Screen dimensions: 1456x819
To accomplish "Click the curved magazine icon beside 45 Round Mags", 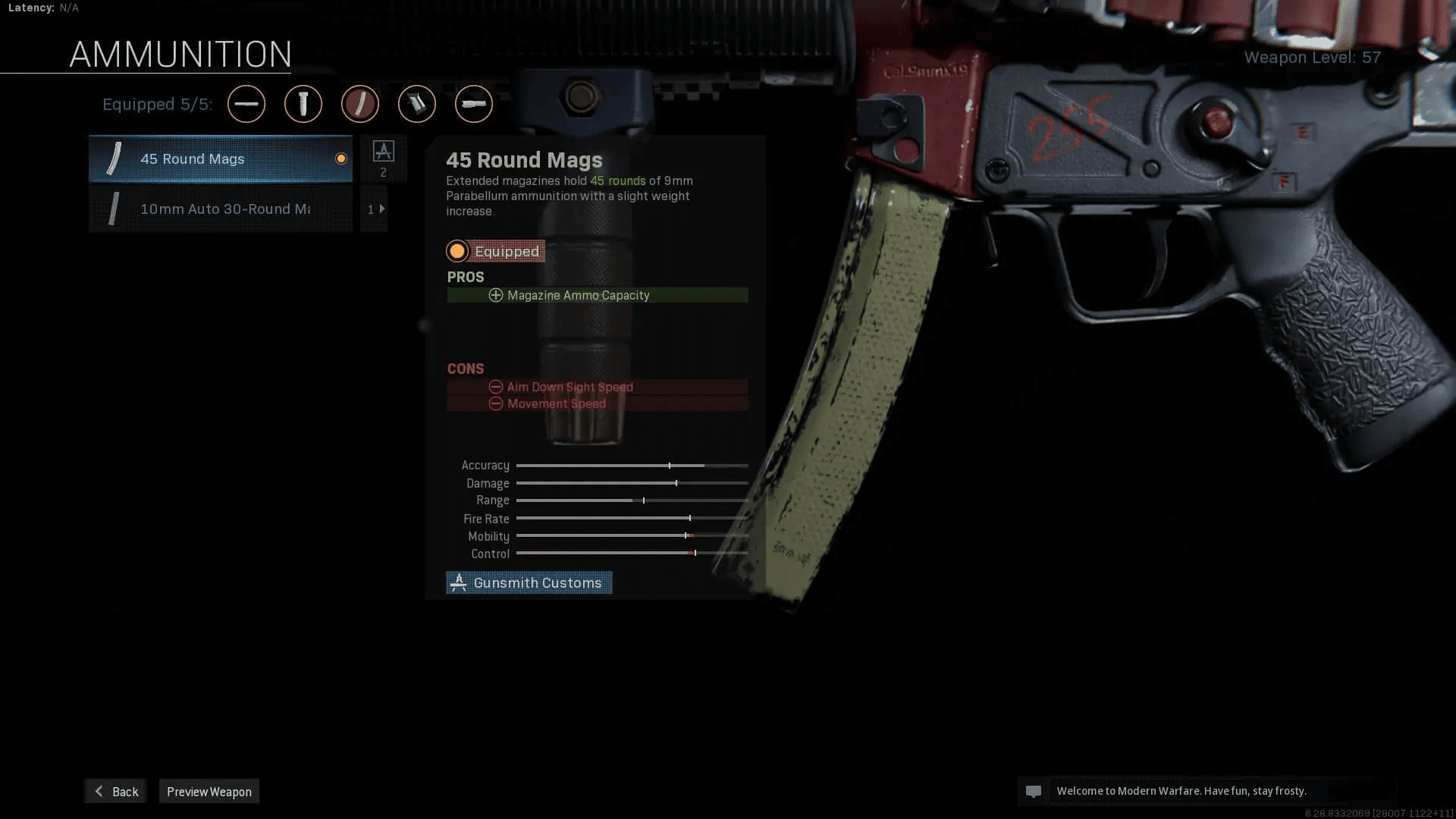I will pos(114,158).
